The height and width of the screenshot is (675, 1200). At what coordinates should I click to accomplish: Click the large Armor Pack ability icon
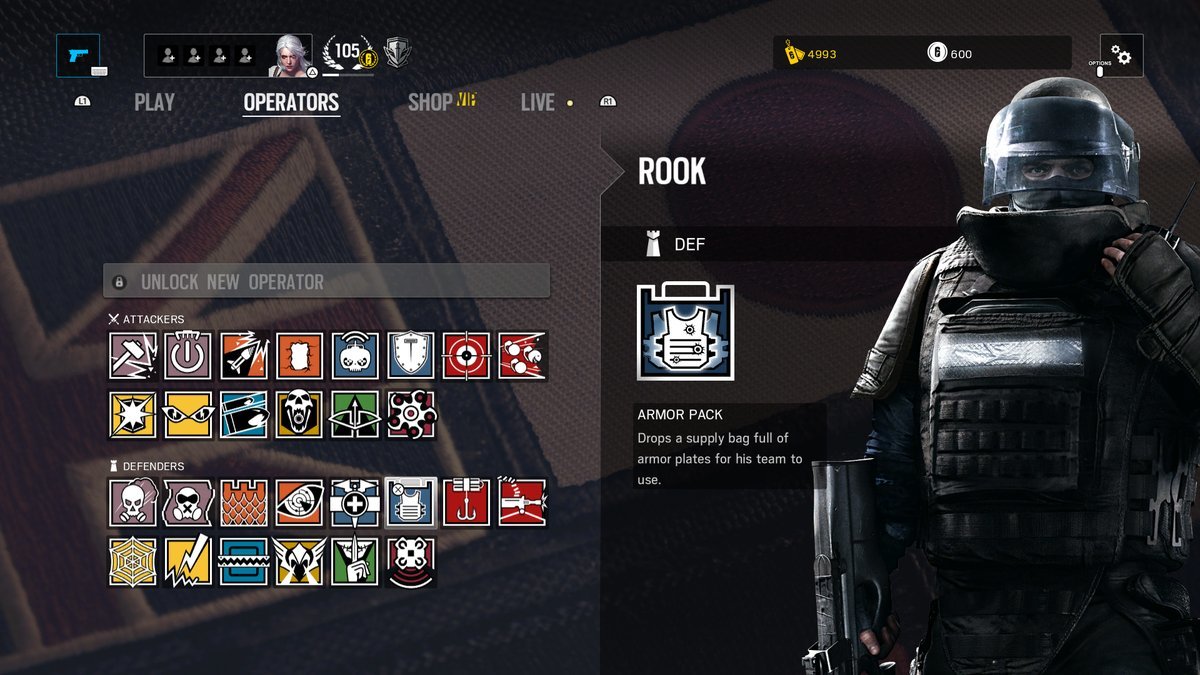685,332
